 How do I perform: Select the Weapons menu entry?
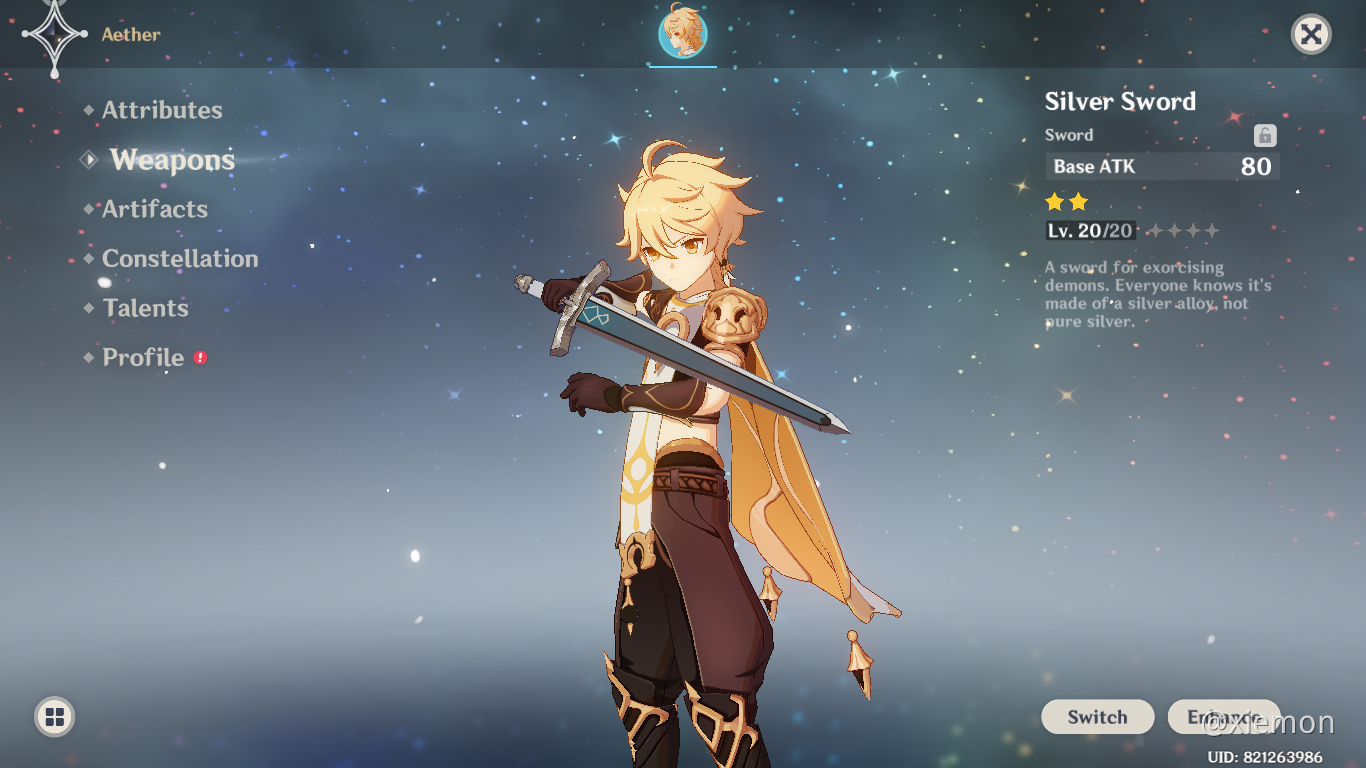(172, 160)
